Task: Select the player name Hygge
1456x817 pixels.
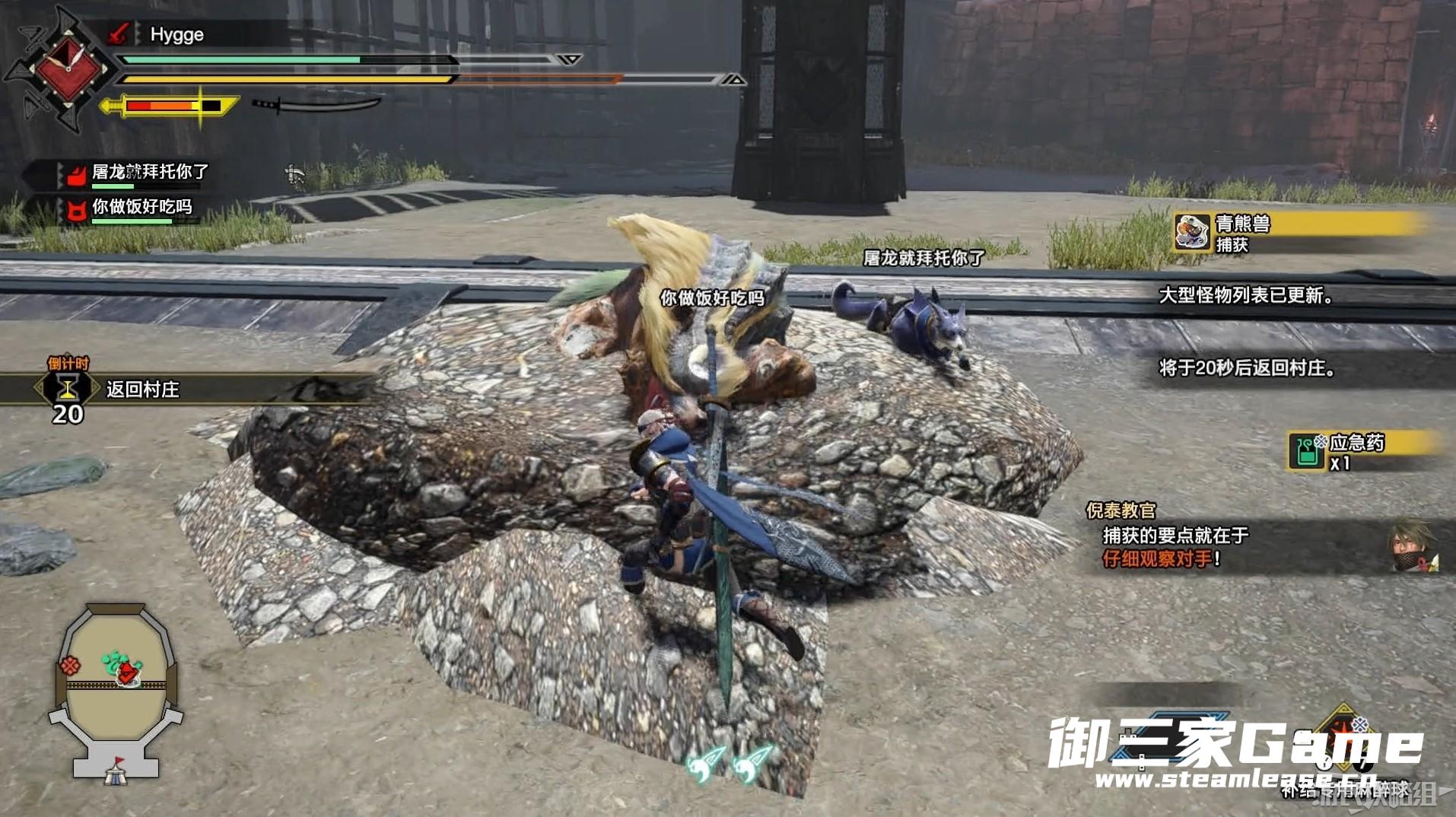Action: pos(176,34)
